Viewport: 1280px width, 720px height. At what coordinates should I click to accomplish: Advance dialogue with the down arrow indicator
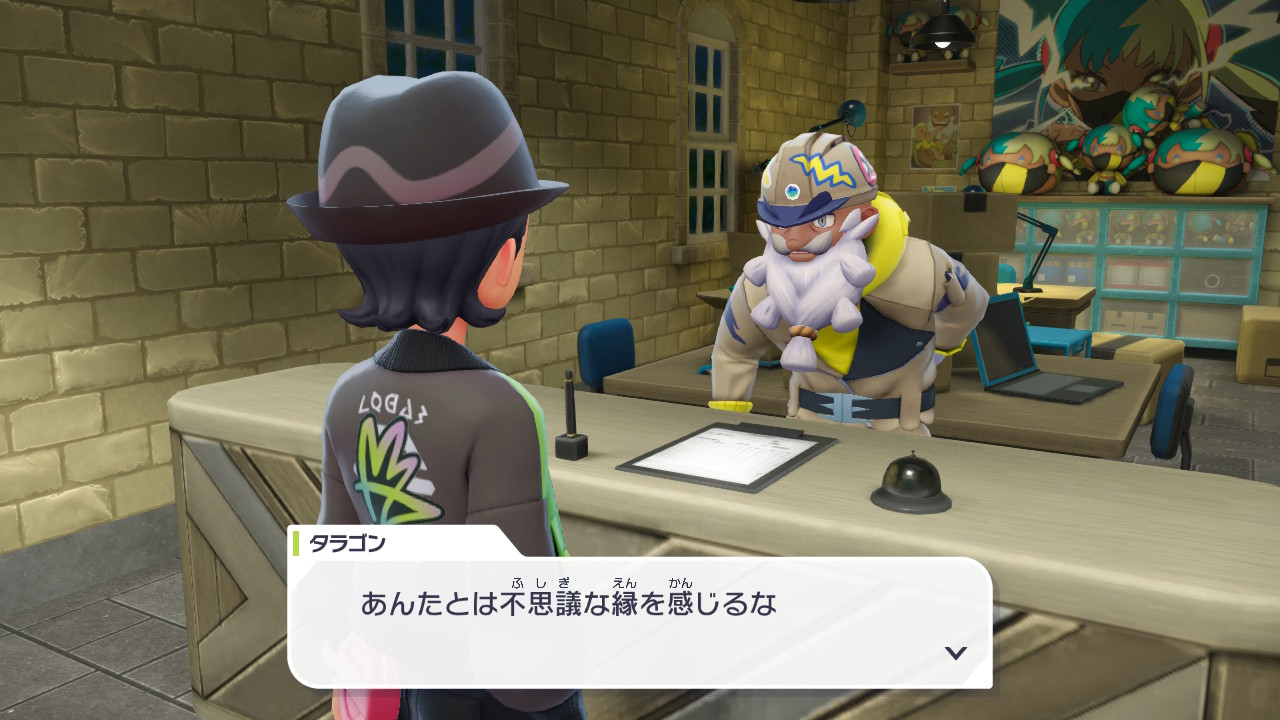coord(956,653)
